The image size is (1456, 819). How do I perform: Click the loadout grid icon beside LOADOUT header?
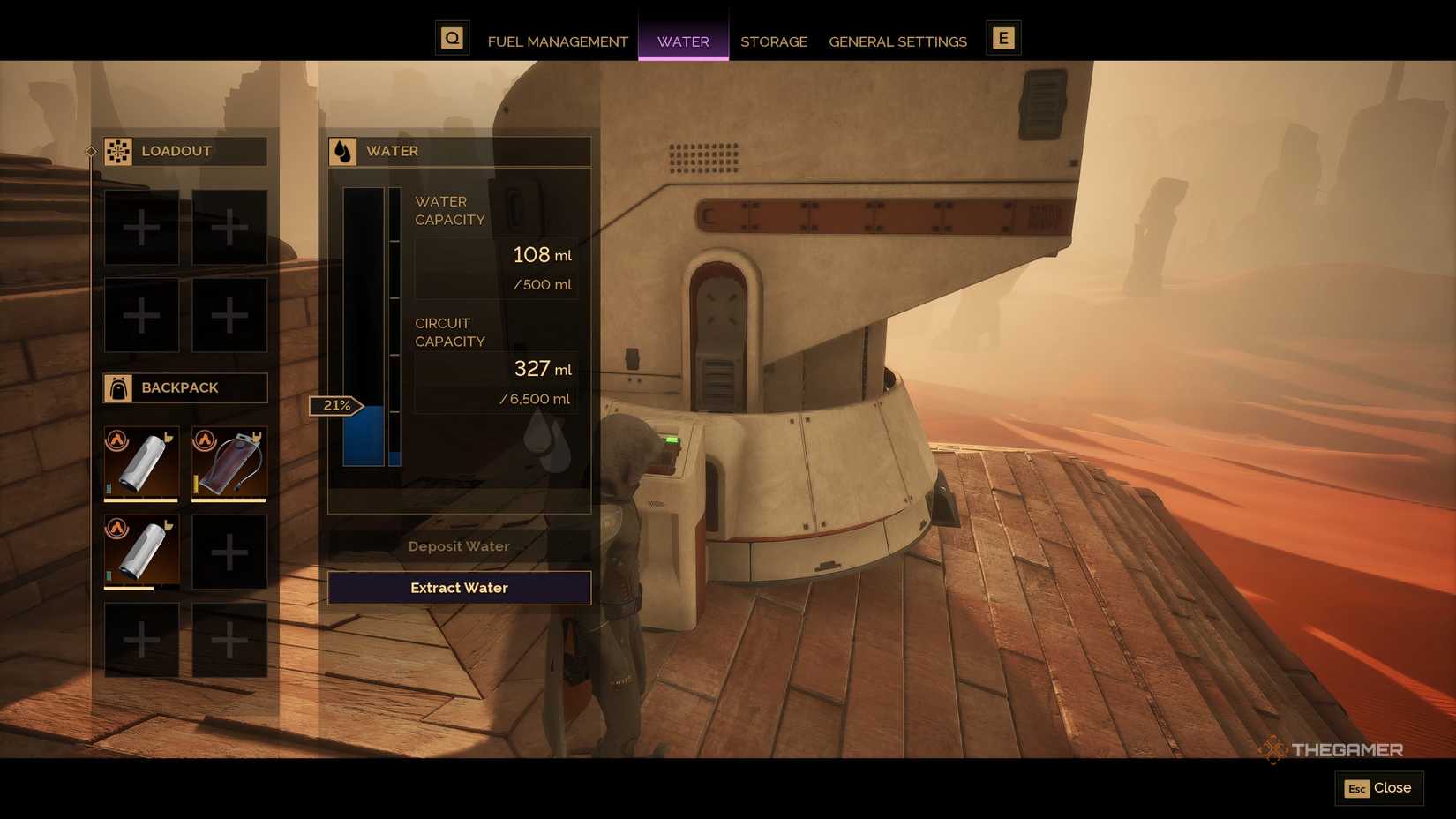point(117,151)
